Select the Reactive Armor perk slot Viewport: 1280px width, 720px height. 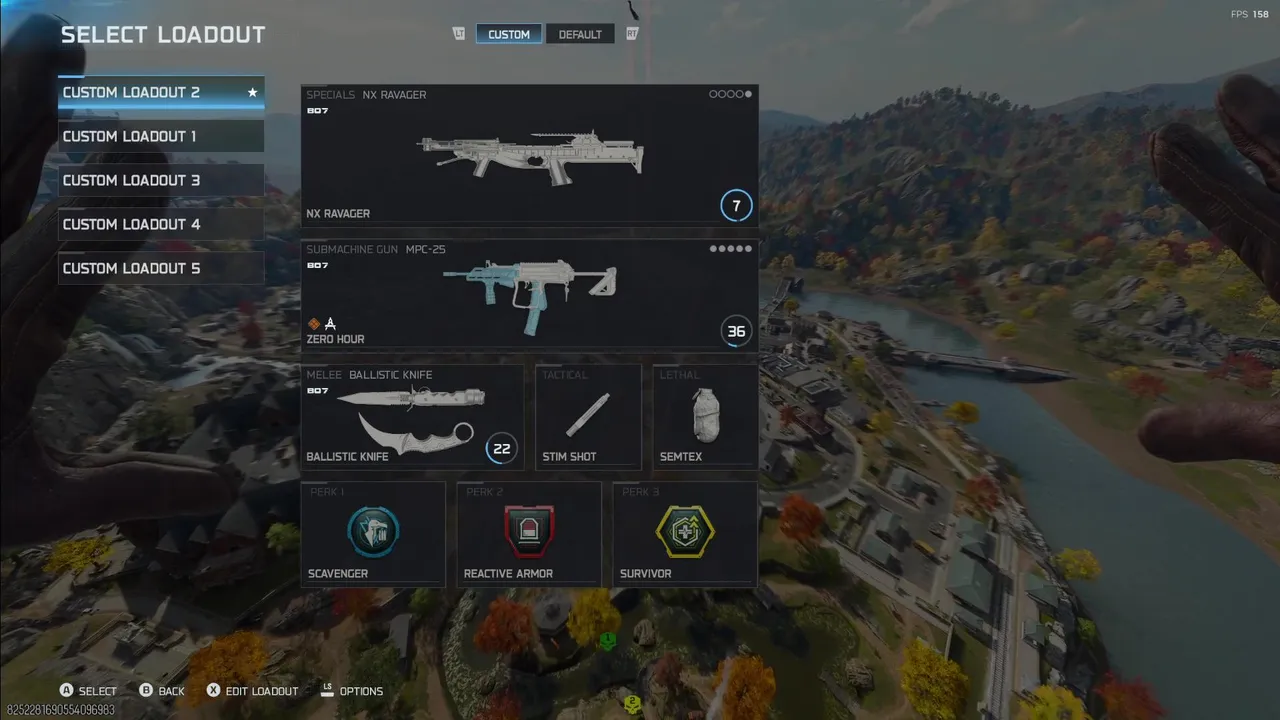[x=529, y=533]
